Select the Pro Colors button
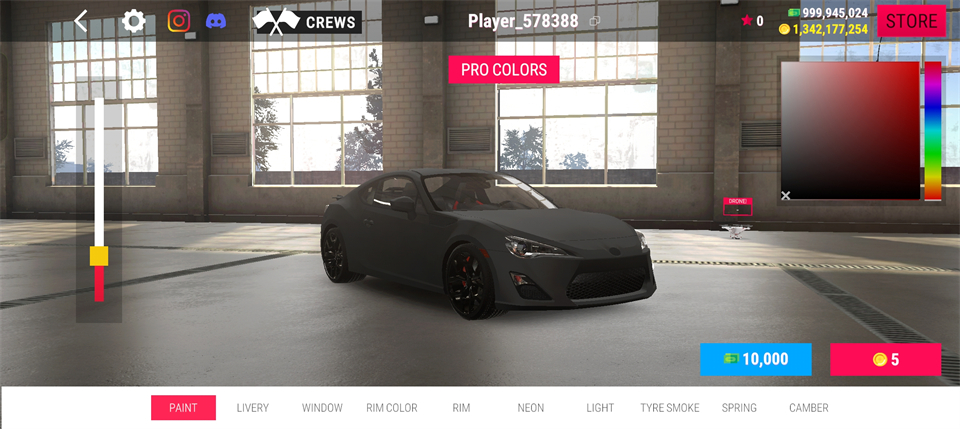 coord(503,70)
